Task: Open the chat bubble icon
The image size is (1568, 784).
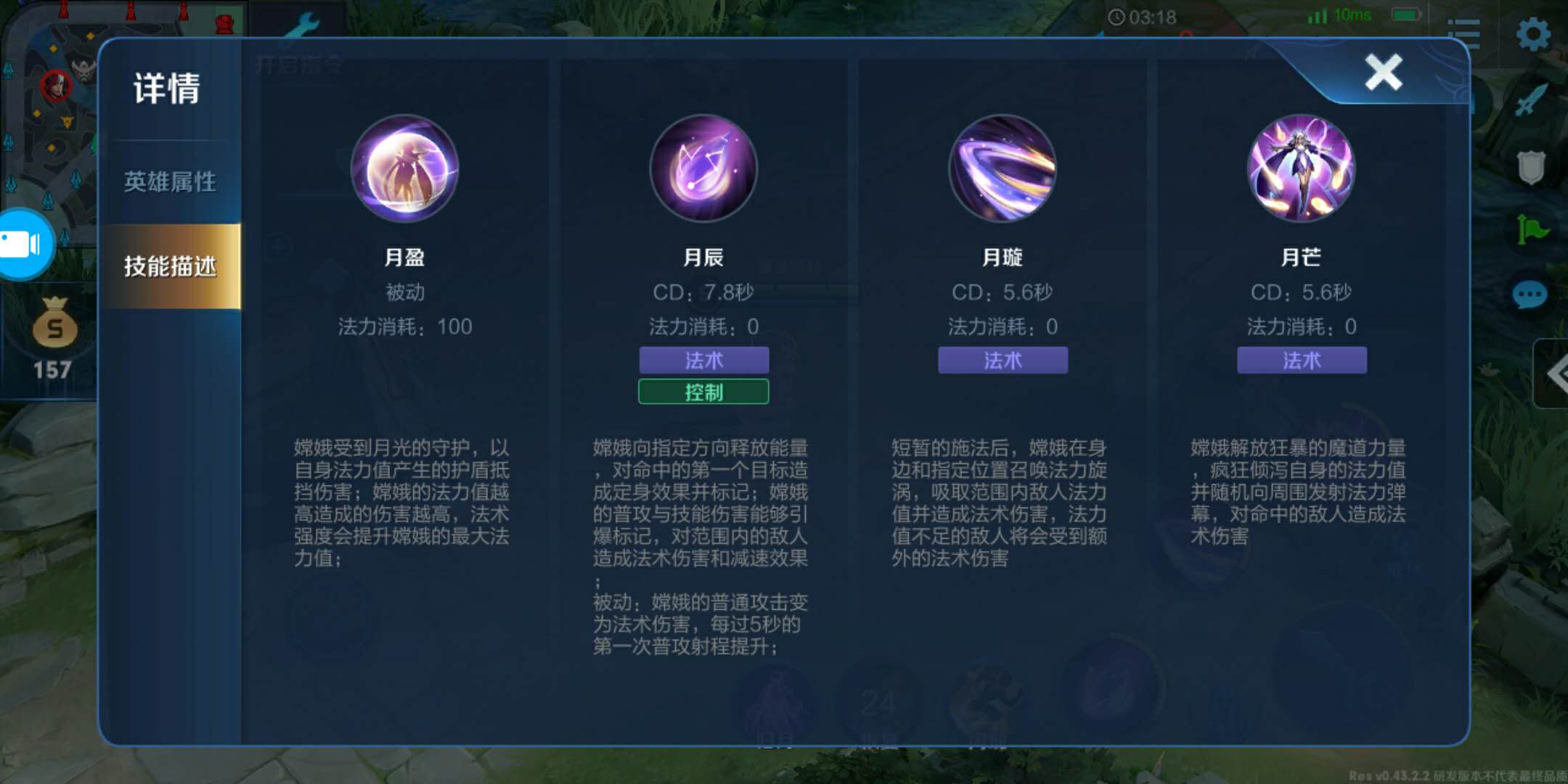Action: point(1530,295)
